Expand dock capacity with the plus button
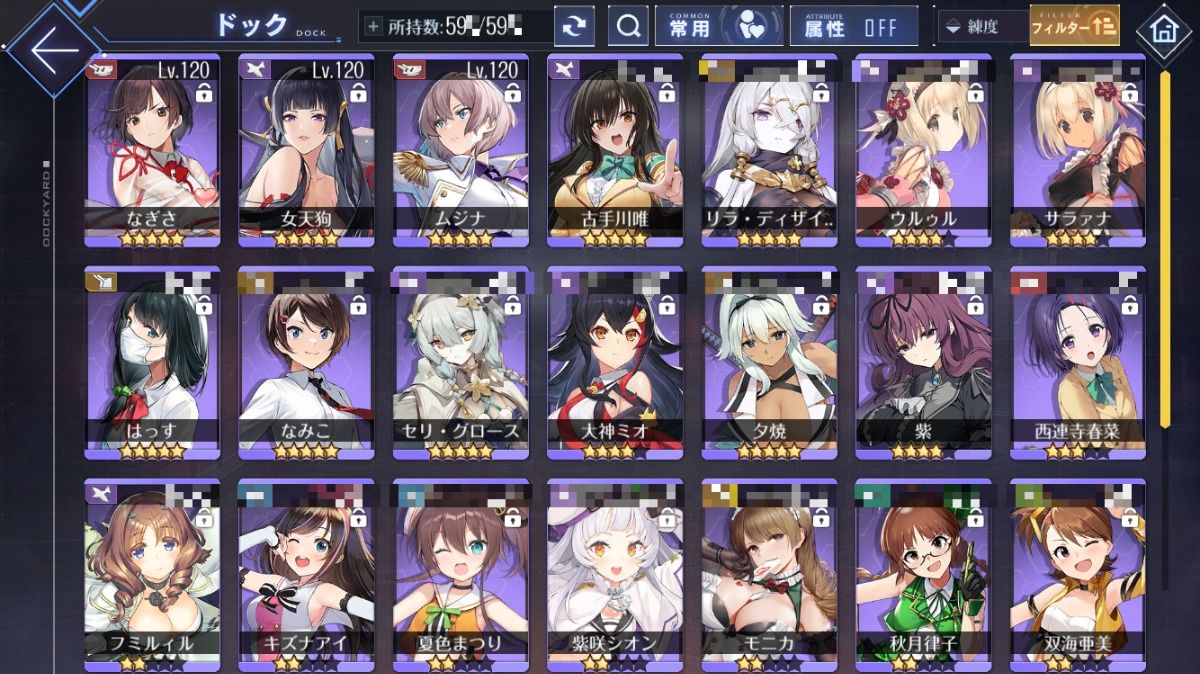Image resolution: width=1200 pixels, height=674 pixels. coord(374,26)
